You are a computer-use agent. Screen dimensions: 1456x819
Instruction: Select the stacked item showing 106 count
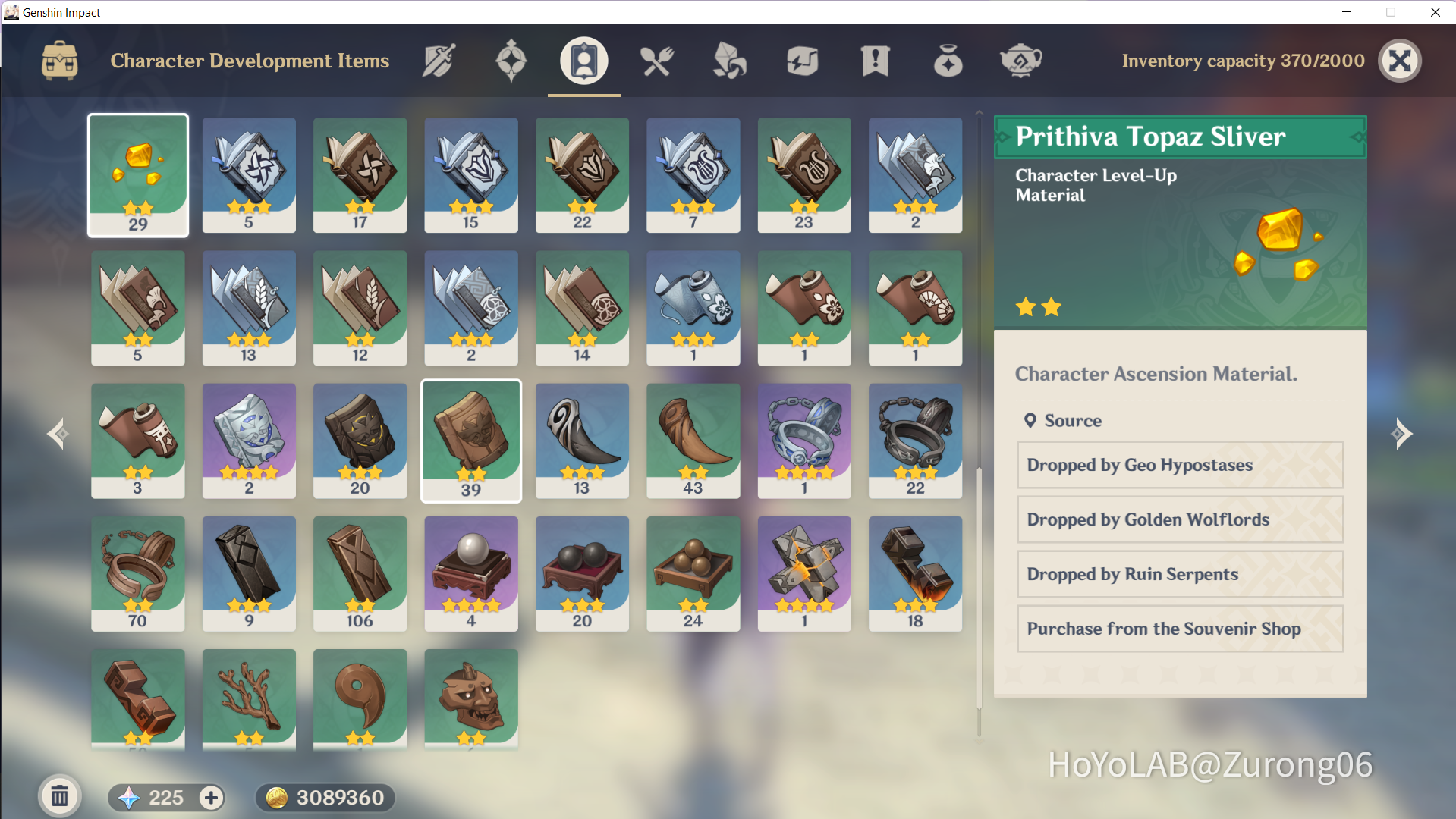coord(360,573)
